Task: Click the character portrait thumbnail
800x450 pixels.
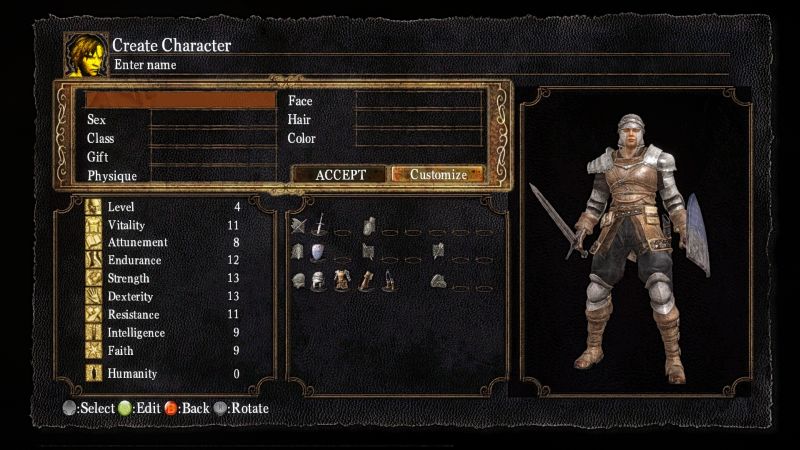Action: pos(87,54)
